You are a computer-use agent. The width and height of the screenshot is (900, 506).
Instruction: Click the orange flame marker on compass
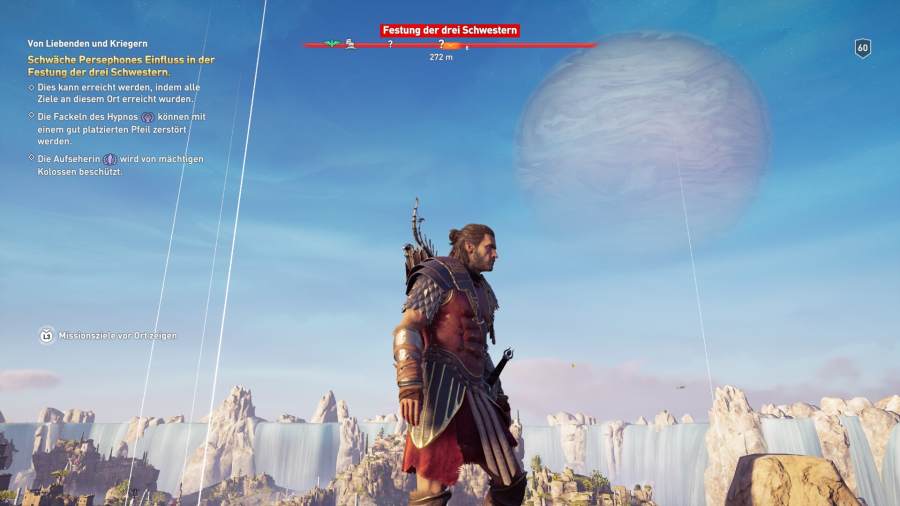click(x=452, y=45)
